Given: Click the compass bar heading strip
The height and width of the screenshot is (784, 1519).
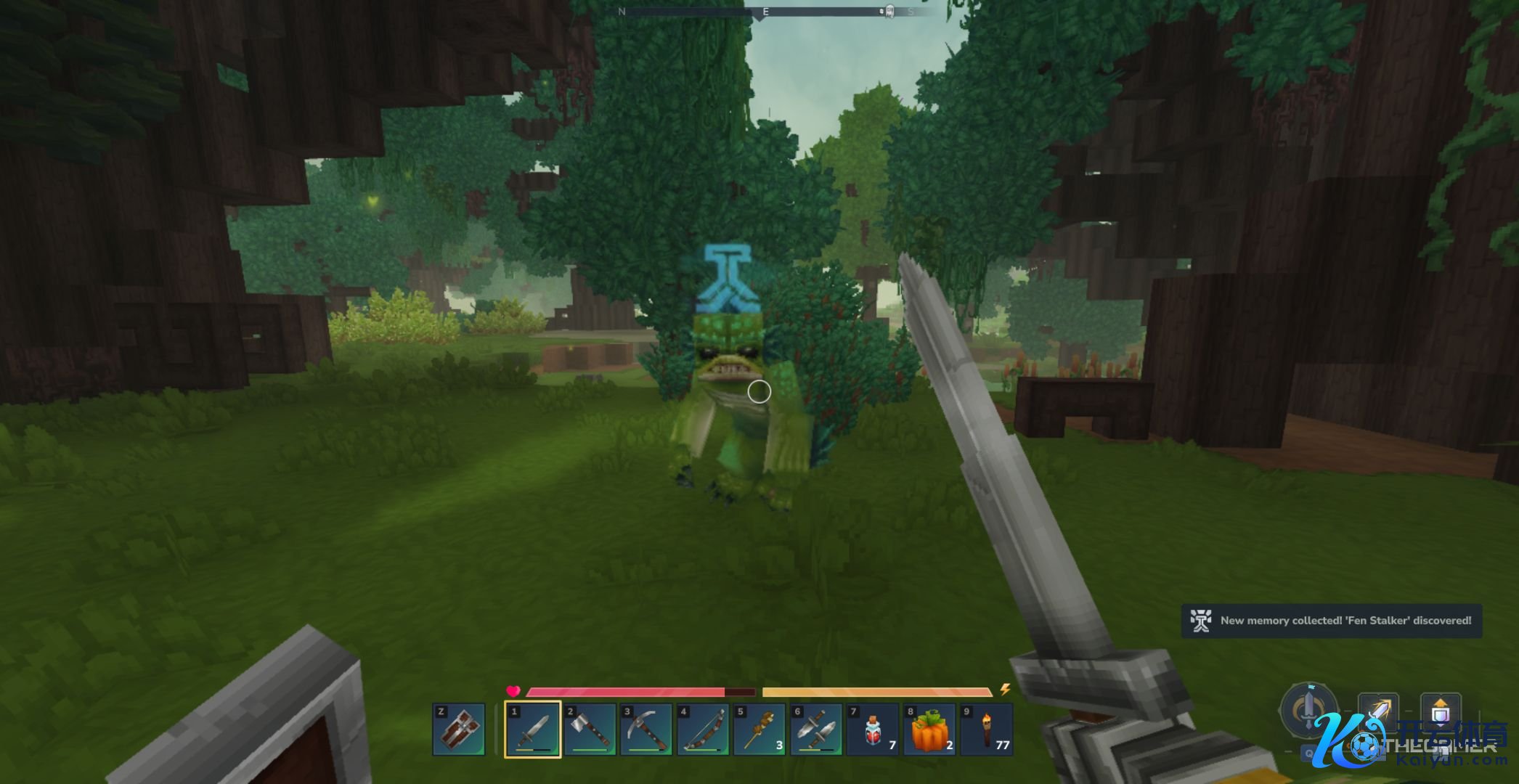Looking at the screenshot, I should pyautogui.click(x=765, y=12).
